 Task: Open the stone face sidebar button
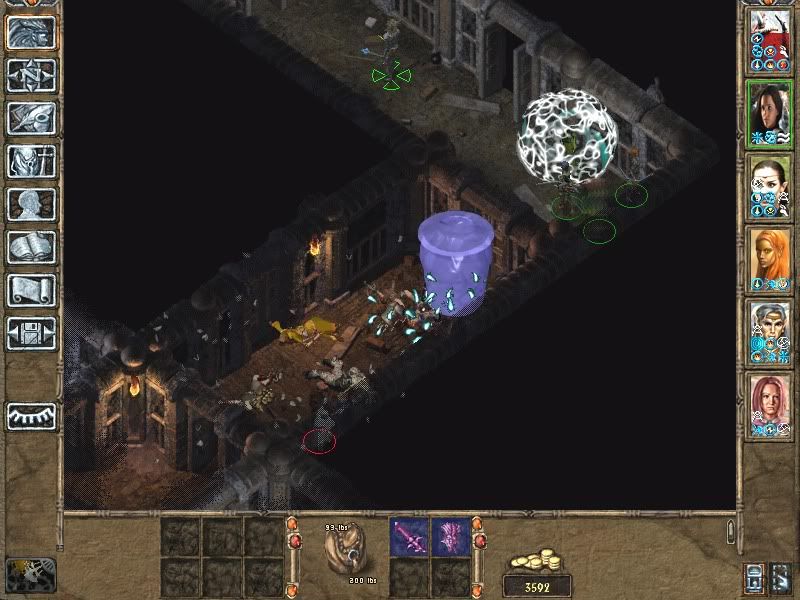[x=30, y=33]
